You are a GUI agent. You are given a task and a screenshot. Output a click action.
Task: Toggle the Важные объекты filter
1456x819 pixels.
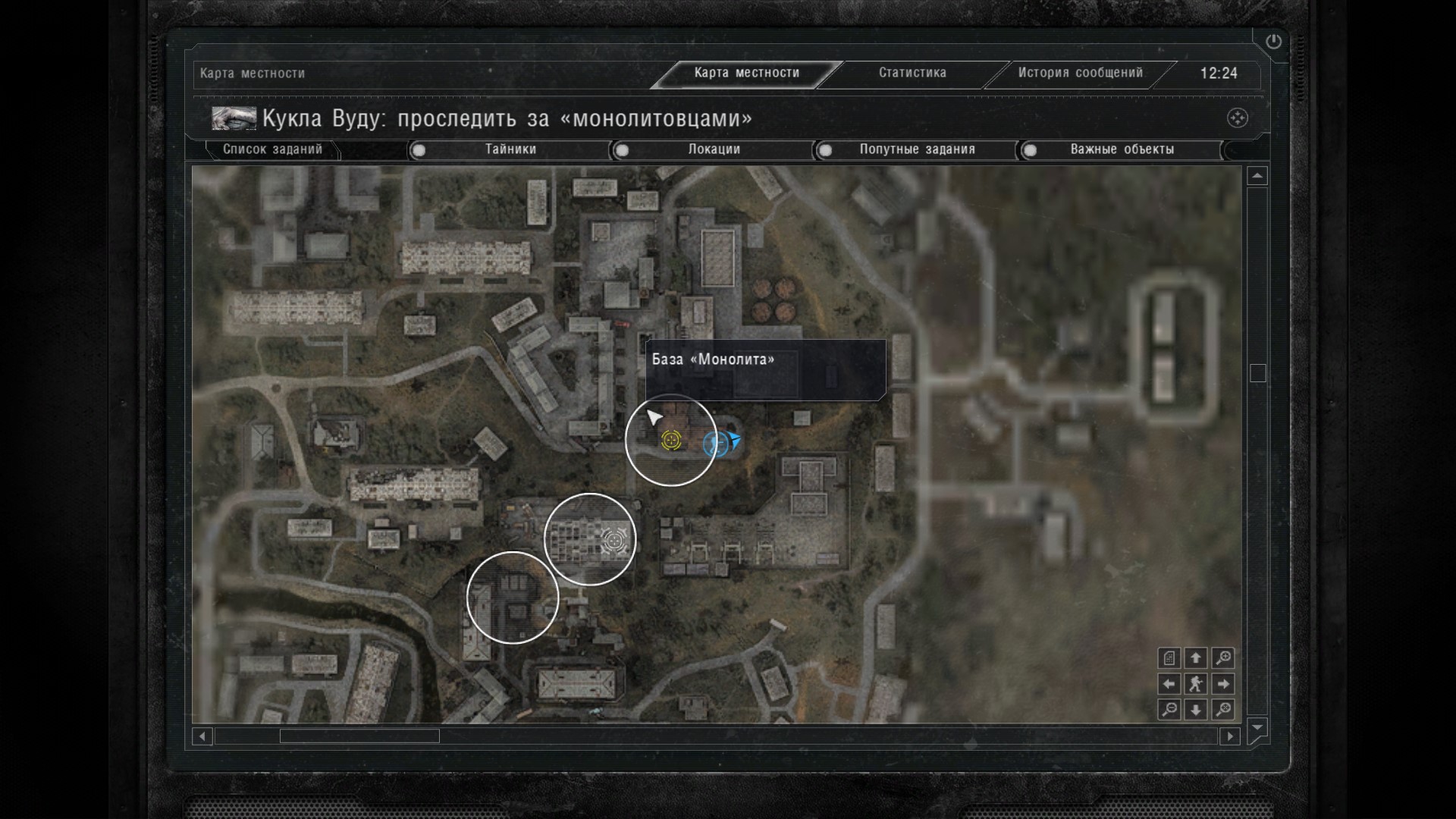pyautogui.click(x=1121, y=149)
